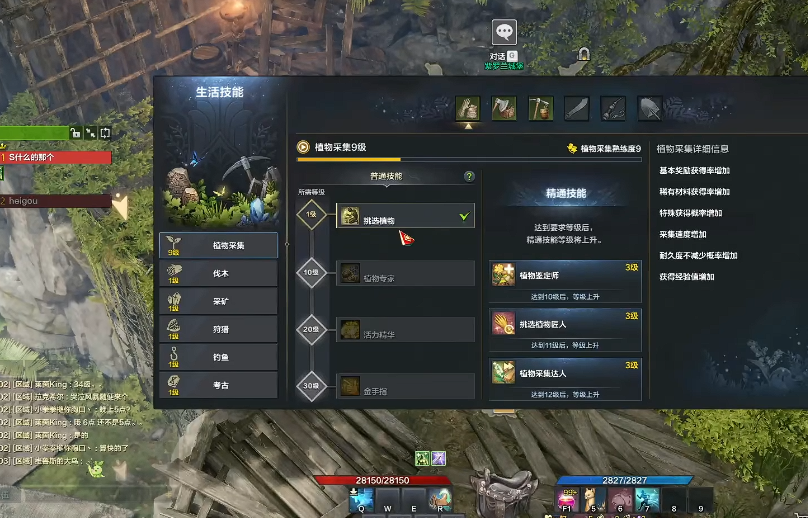This screenshot has width=808, height=518.
Task: Open the 采矿 mining skill
Action: click(218, 300)
